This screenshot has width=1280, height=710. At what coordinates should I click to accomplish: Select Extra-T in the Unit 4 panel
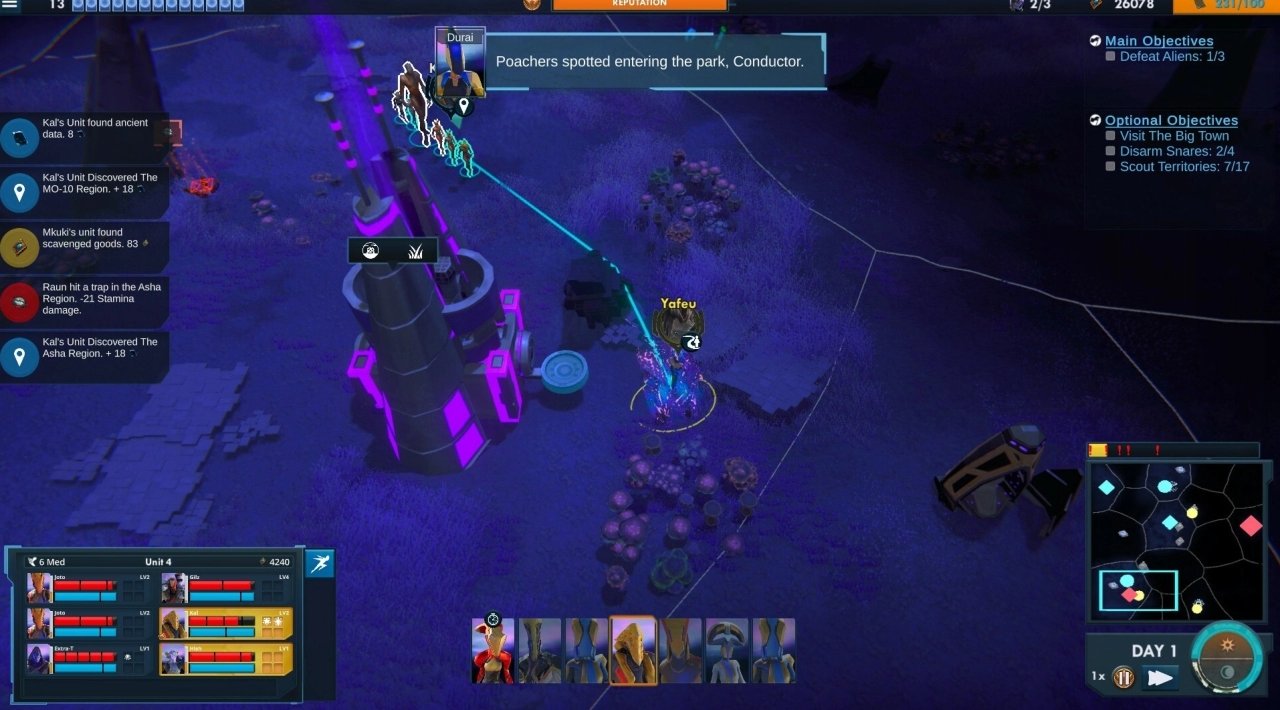[88, 659]
